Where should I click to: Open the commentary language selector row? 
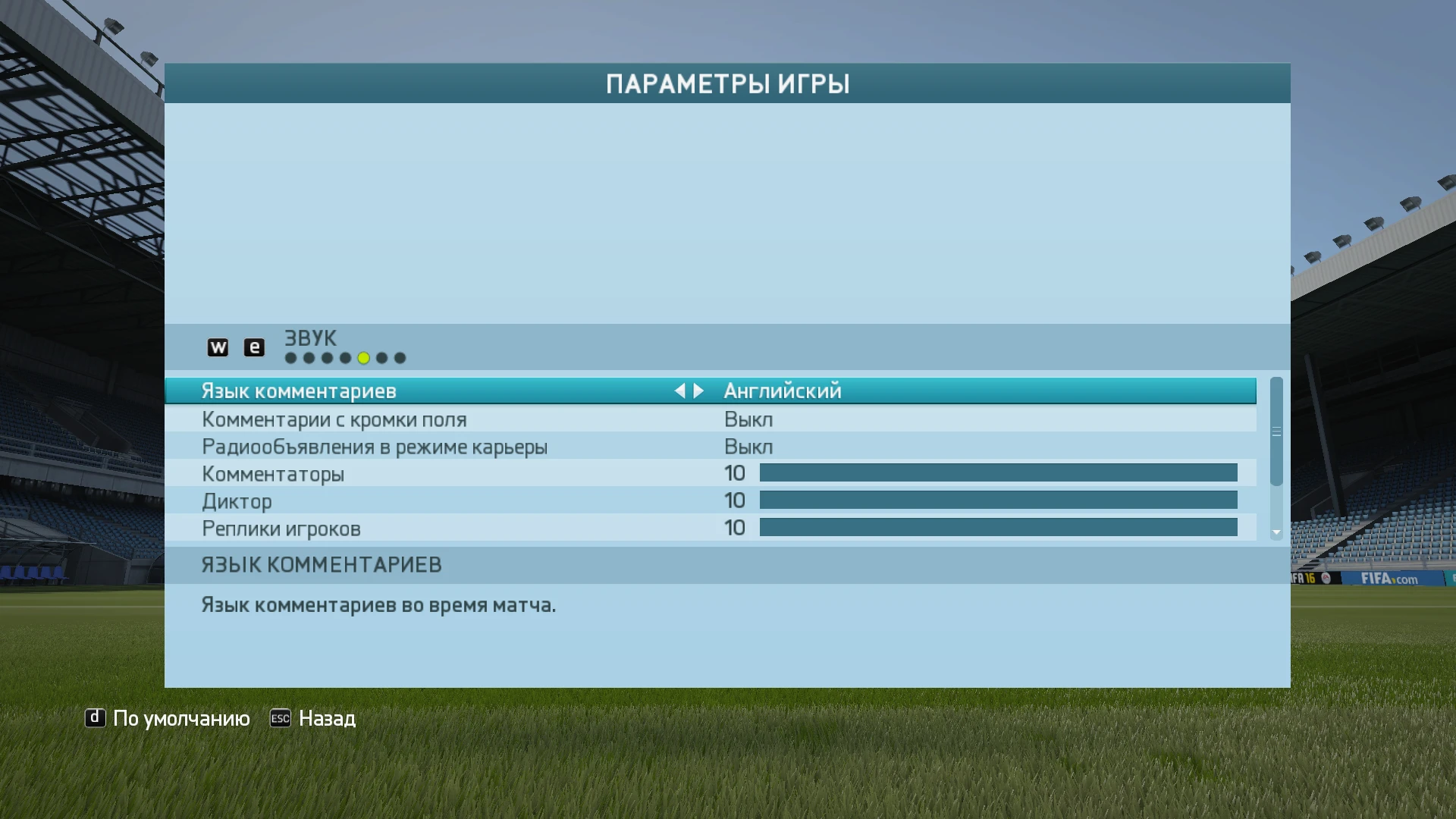coord(455,391)
